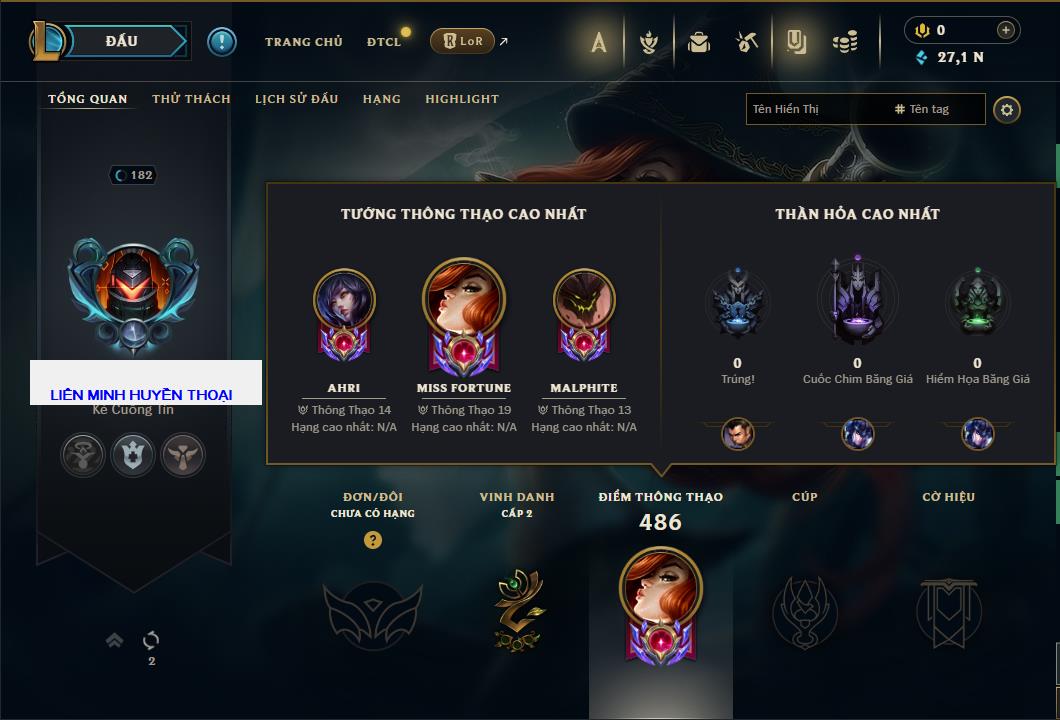Click the ĐẤU play button
The image size is (1060, 720).
121,41
